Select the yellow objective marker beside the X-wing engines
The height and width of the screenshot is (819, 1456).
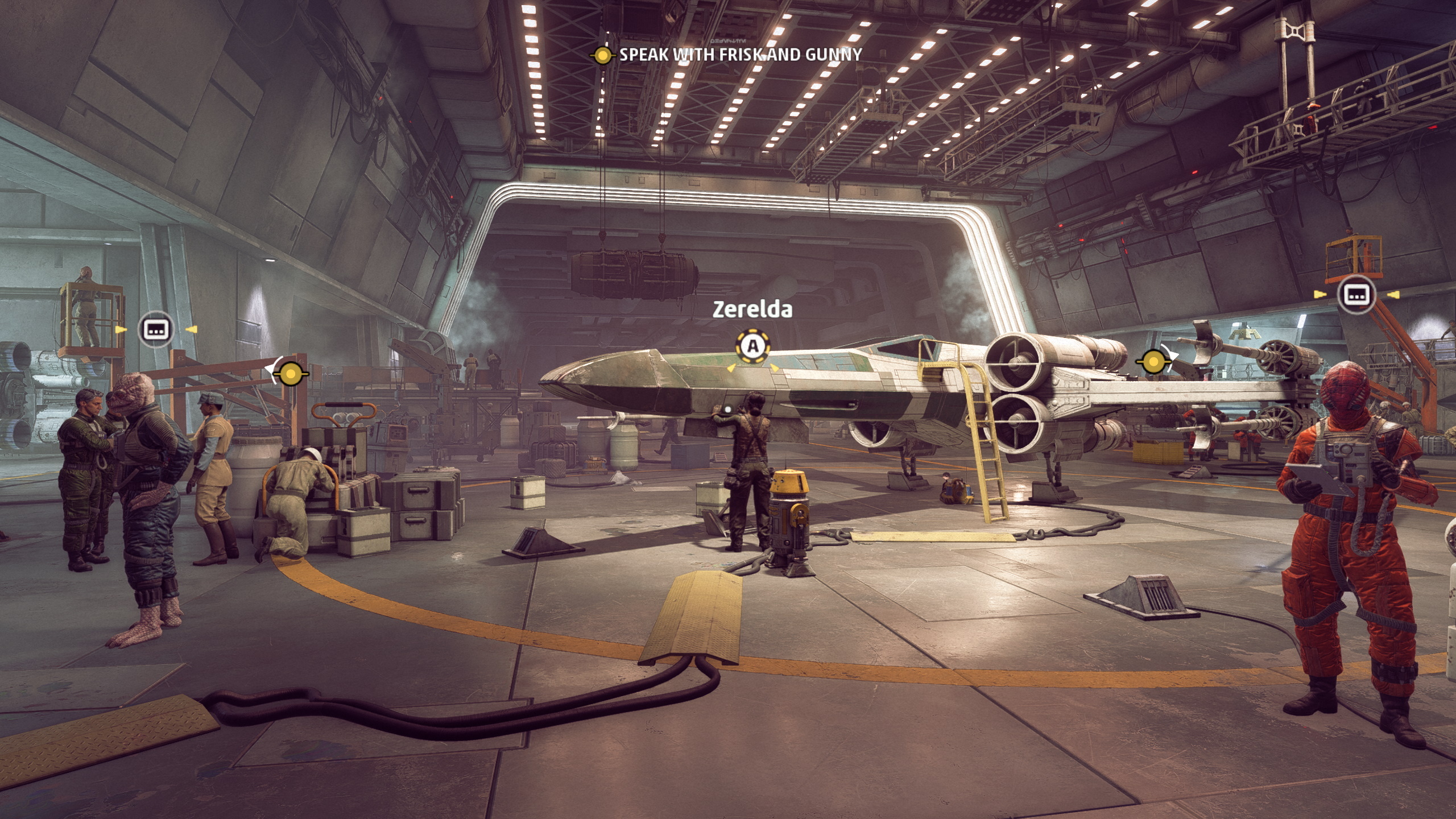point(1153,361)
